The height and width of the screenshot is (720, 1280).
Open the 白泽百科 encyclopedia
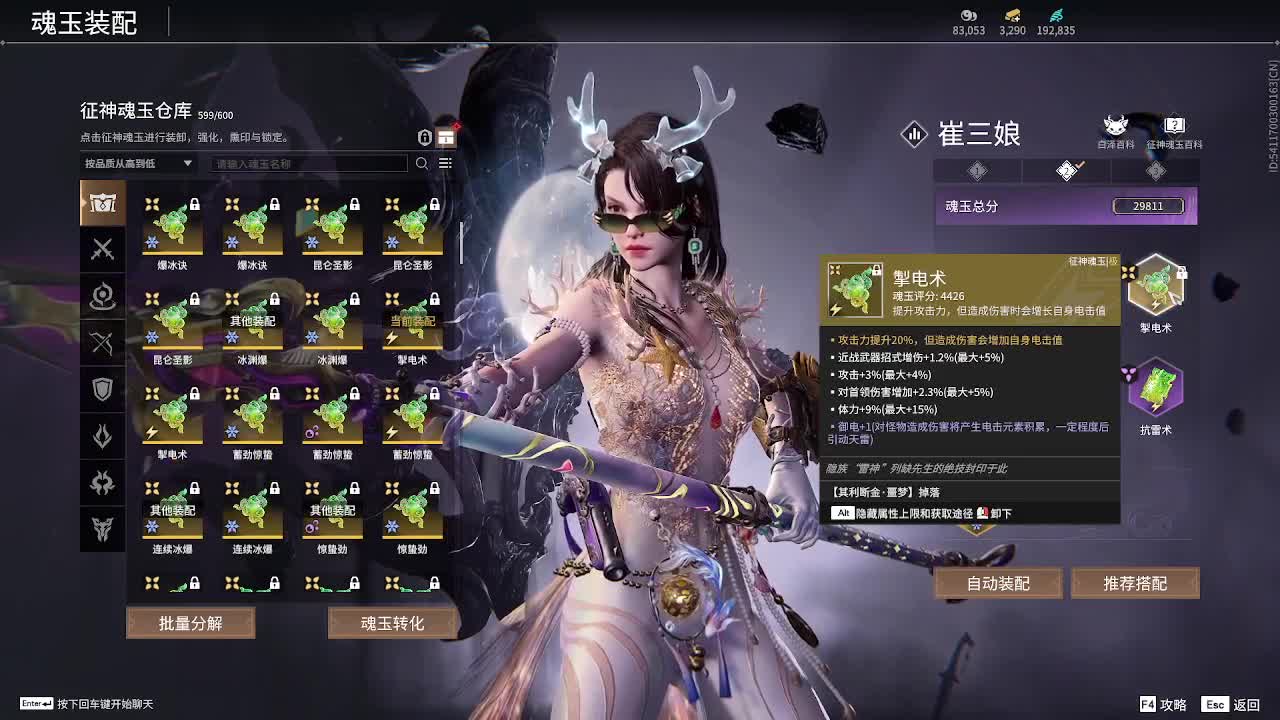pyautogui.click(x=1115, y=131)
